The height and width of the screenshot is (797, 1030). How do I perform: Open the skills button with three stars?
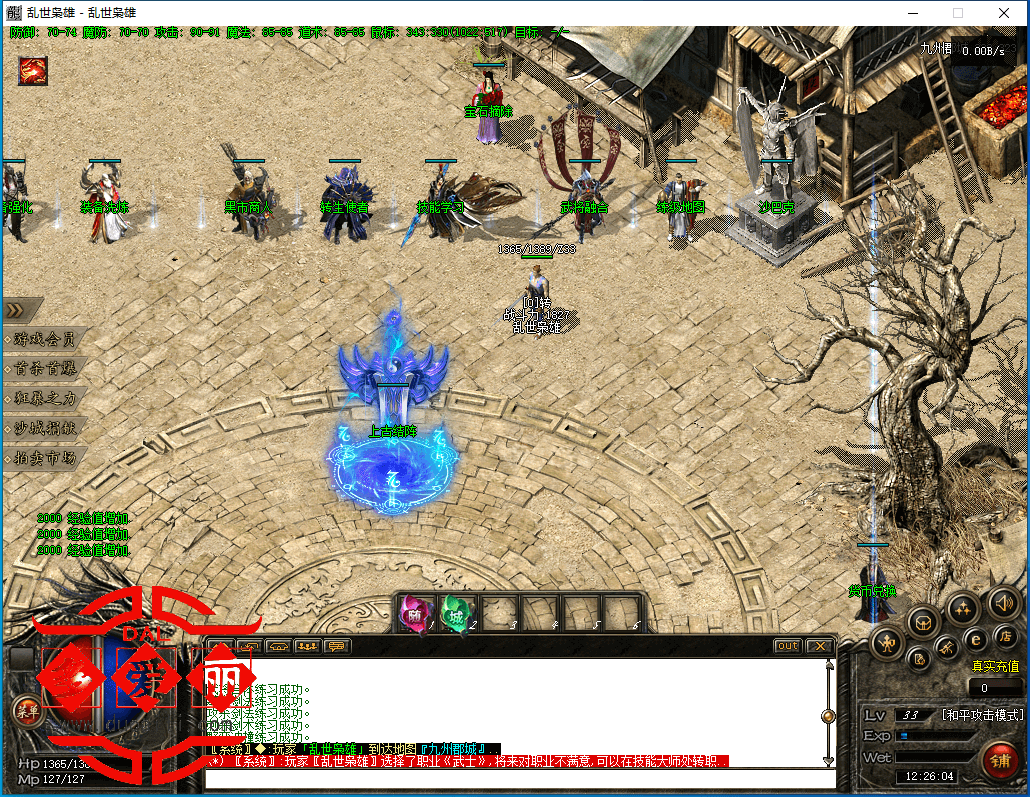(x=963, y=607)
